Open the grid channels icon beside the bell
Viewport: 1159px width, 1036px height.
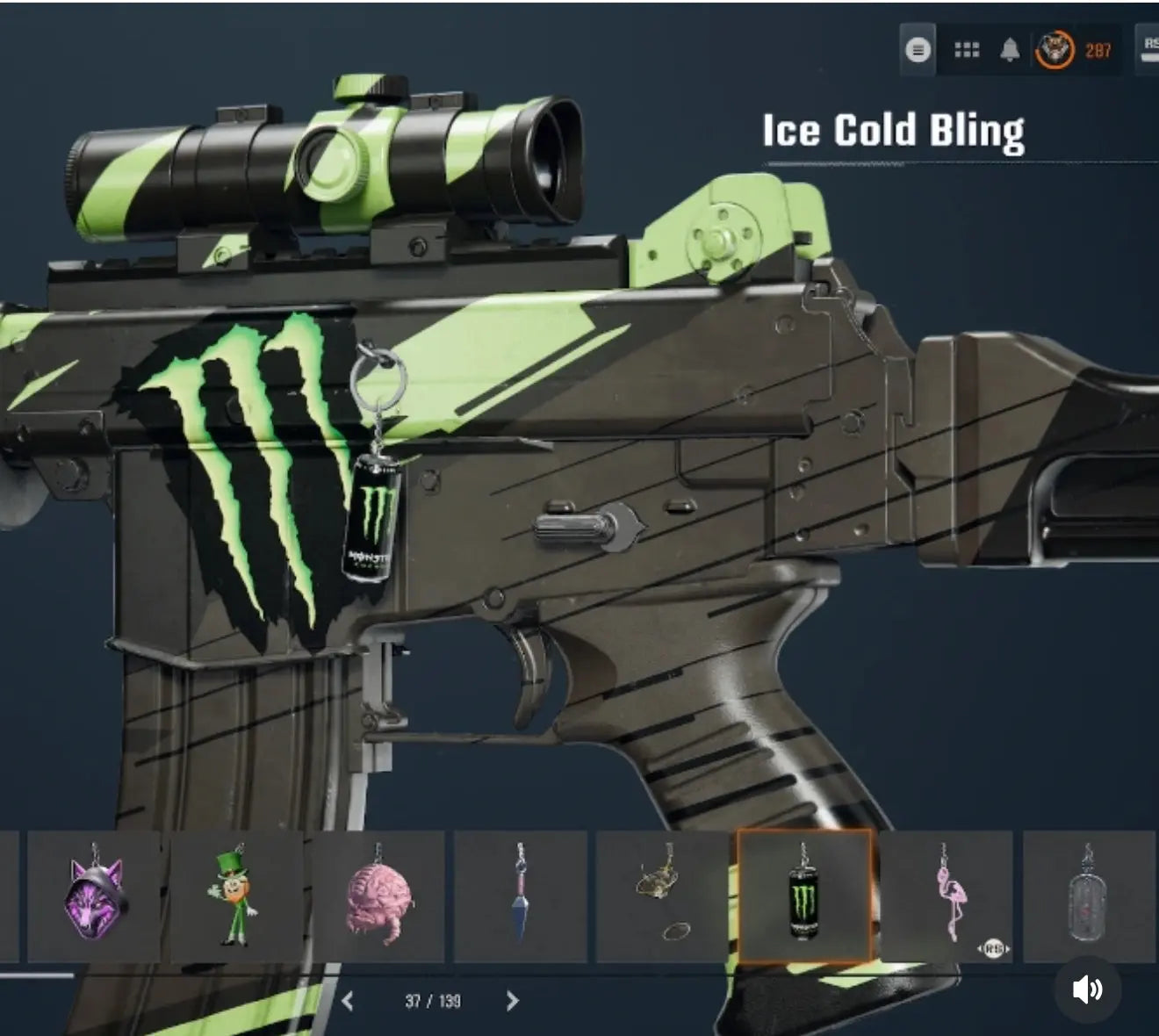click(967, 49)
